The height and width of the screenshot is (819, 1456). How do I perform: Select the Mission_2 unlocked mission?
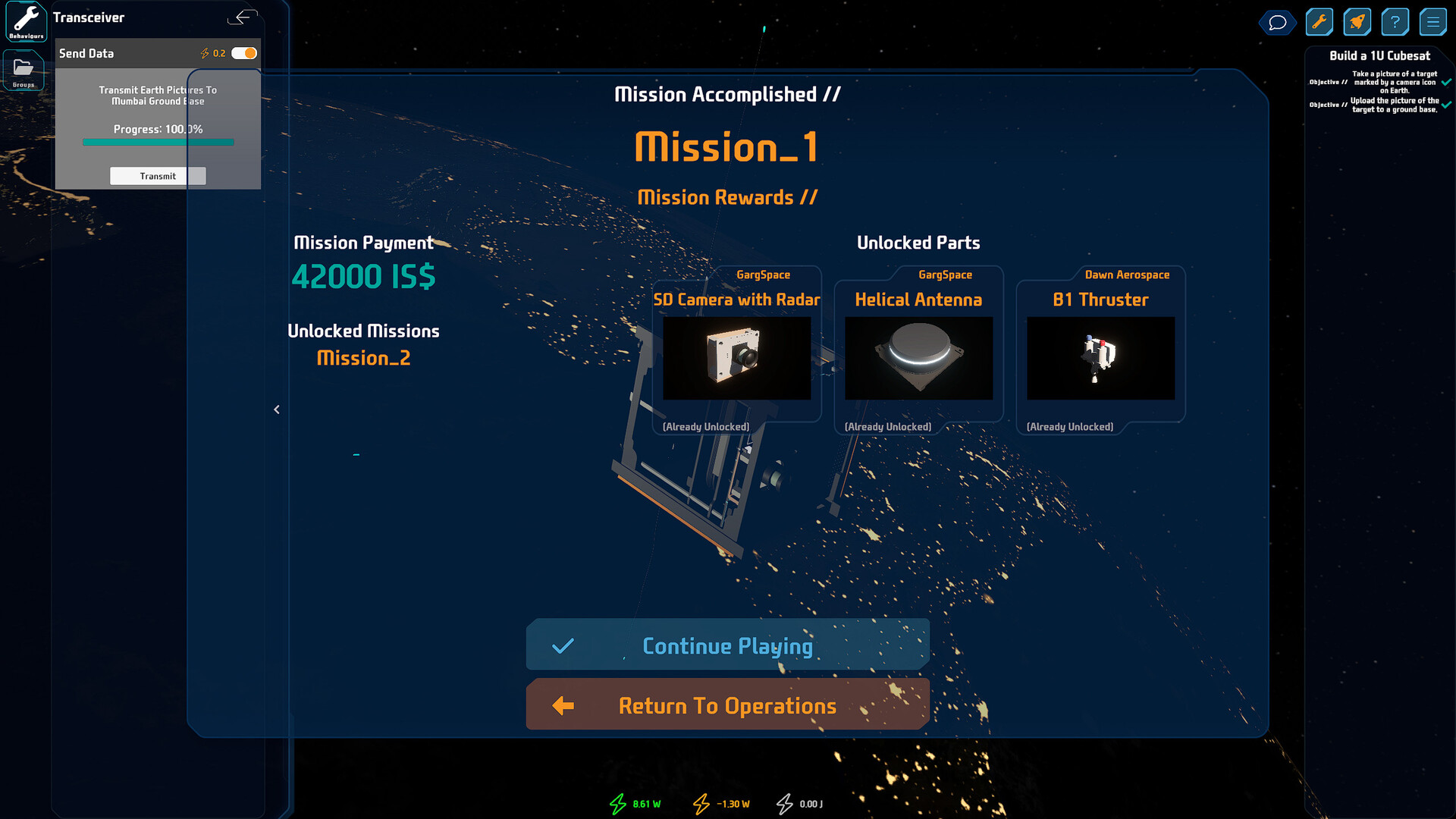(x=363, y=357)
